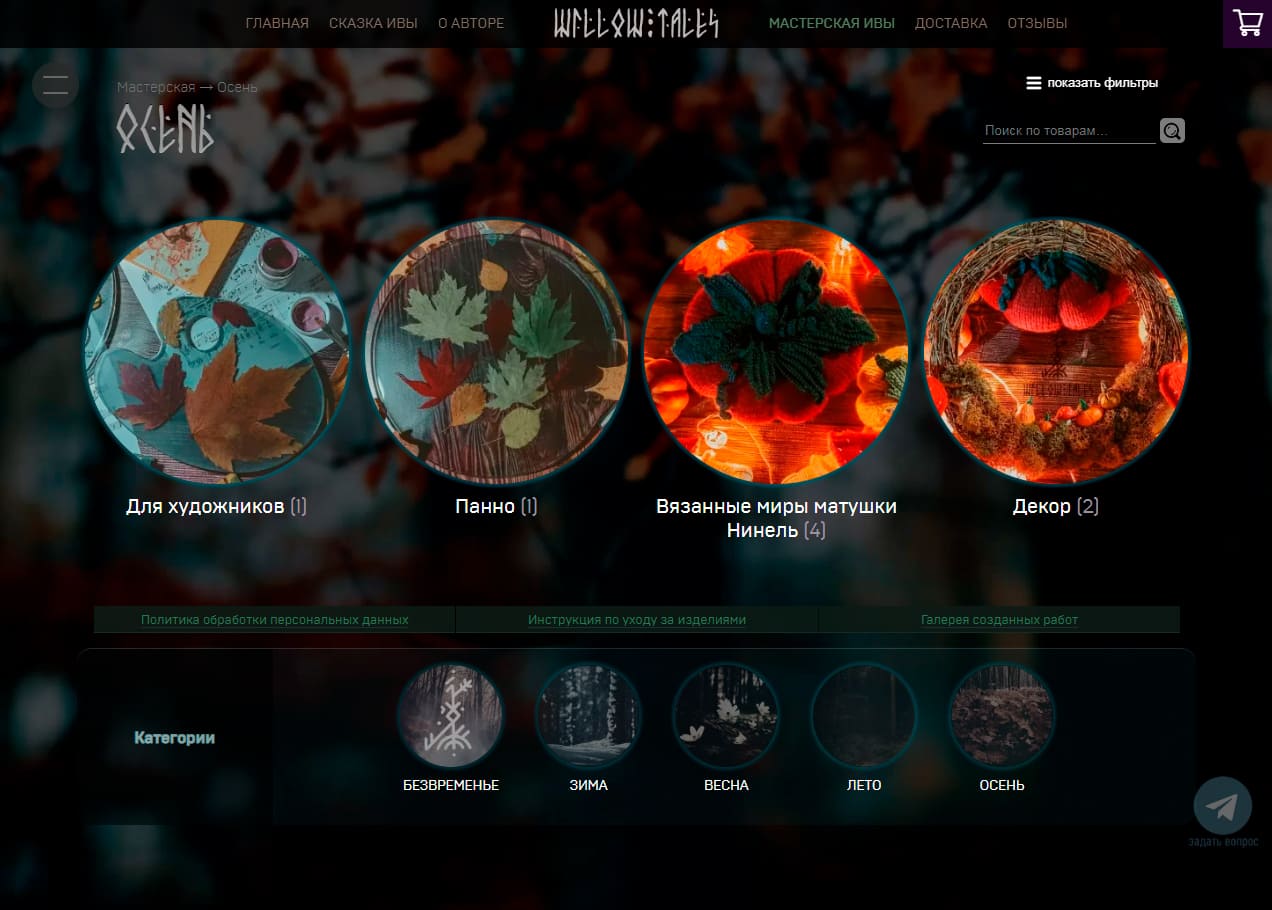Screen dimensions: 1272x910
Task: Open the Для художников category
Action: click(216, 352)
